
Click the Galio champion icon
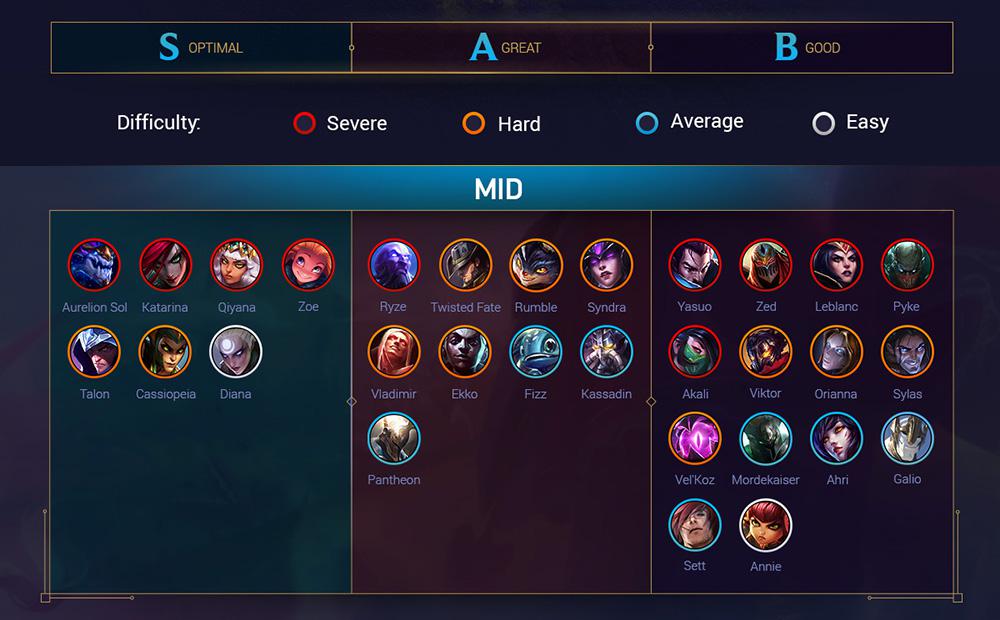pyautogui.click(x=907, y=438)
